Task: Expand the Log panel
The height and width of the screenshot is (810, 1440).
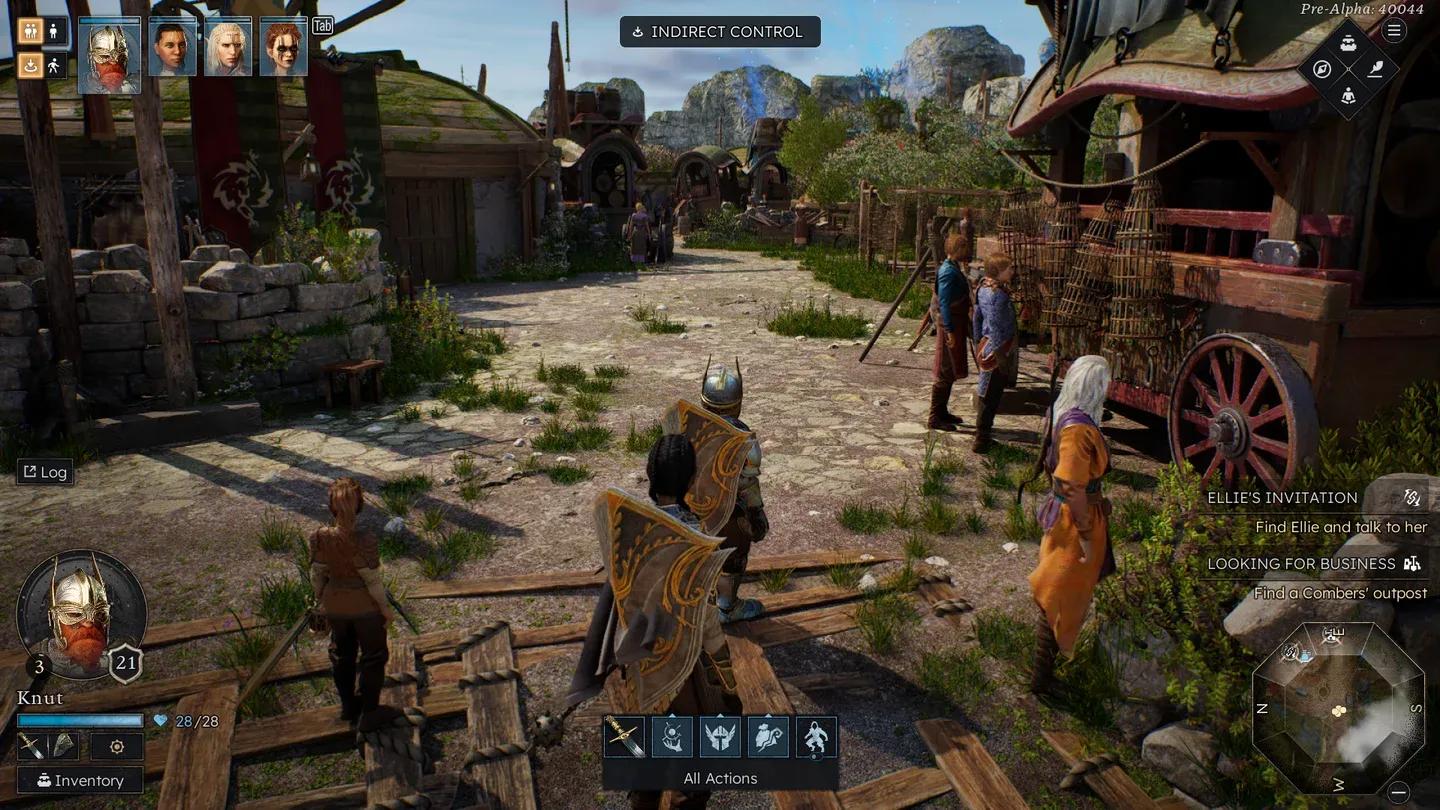Action: [44, 471]
